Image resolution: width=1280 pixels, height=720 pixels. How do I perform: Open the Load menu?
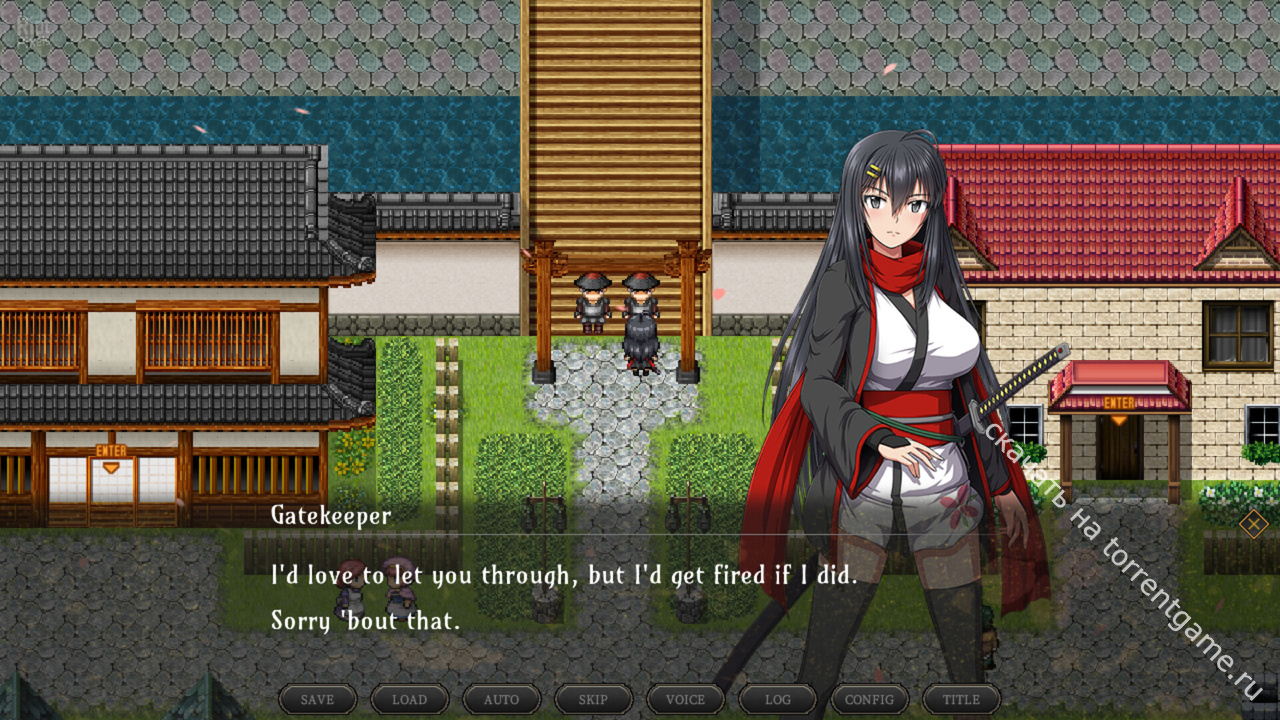pos(409,699)
